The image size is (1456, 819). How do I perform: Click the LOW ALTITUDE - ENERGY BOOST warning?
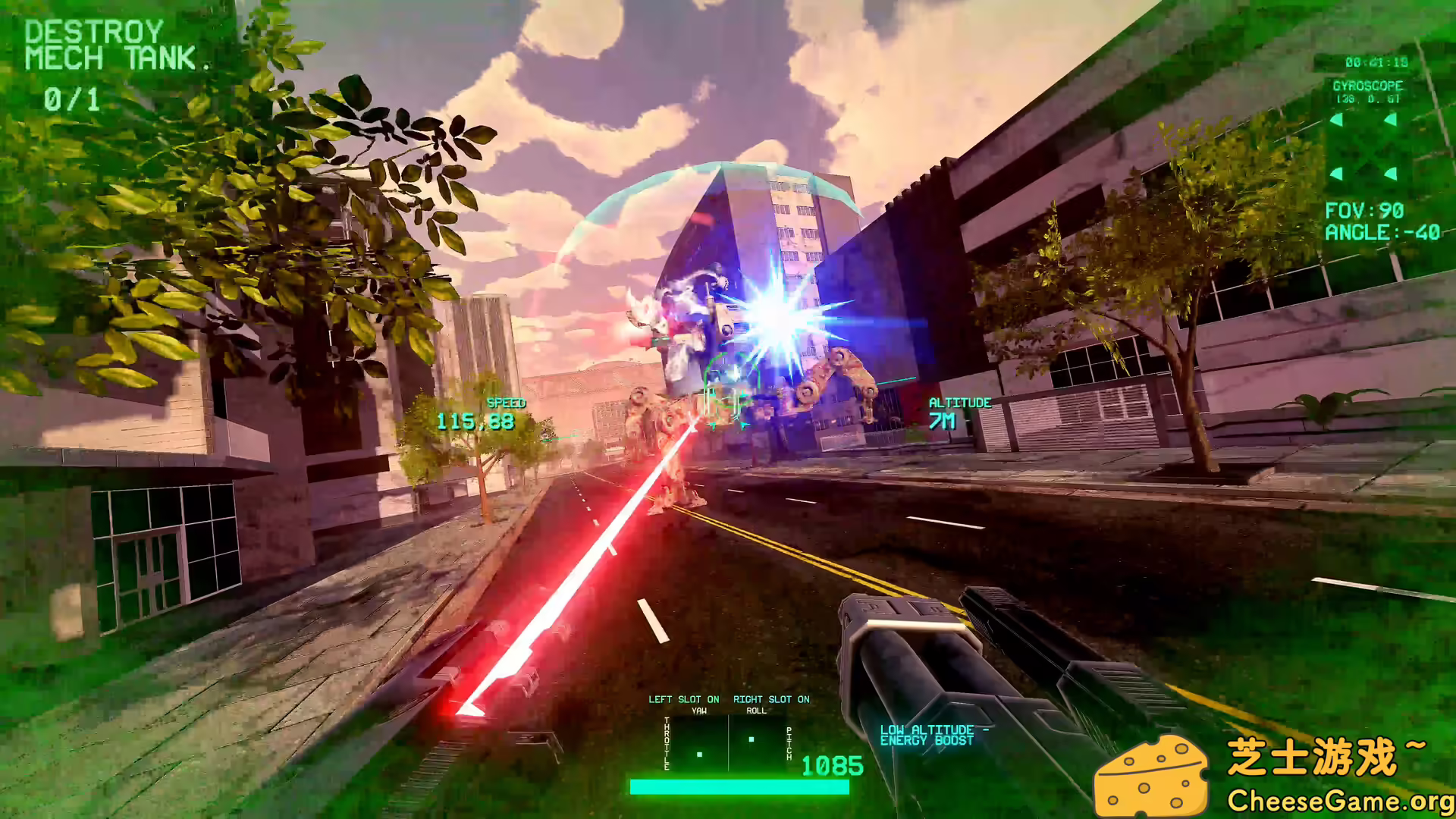click(x=933, y=734)
